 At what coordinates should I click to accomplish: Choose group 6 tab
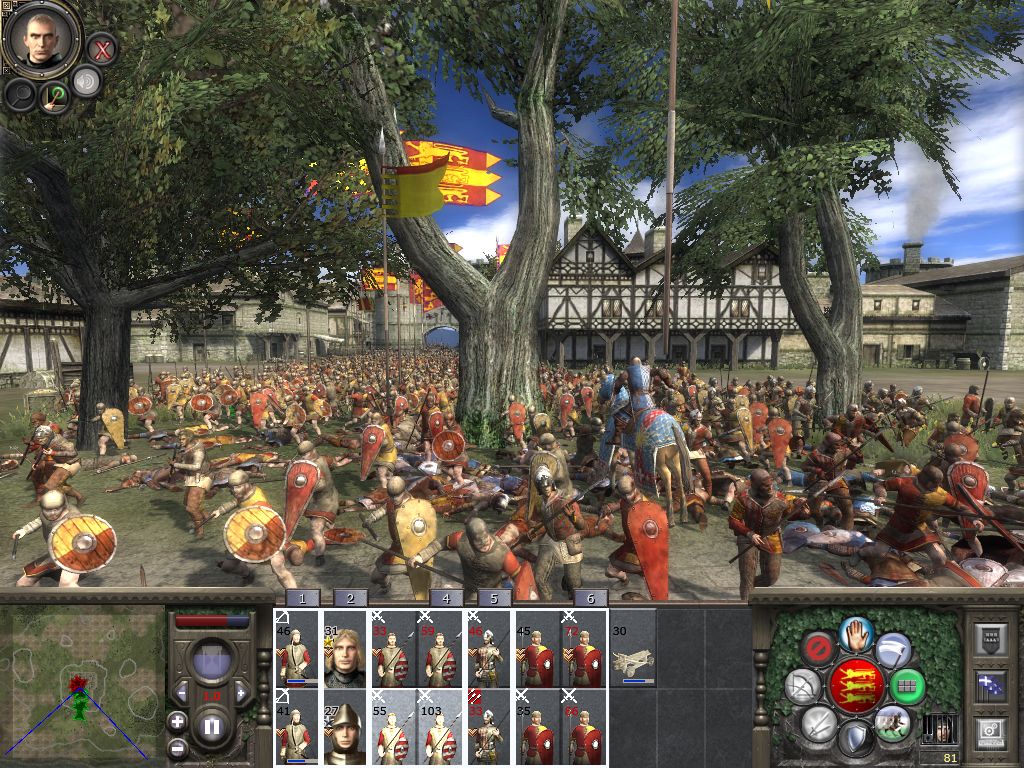(x=590, y=598)
